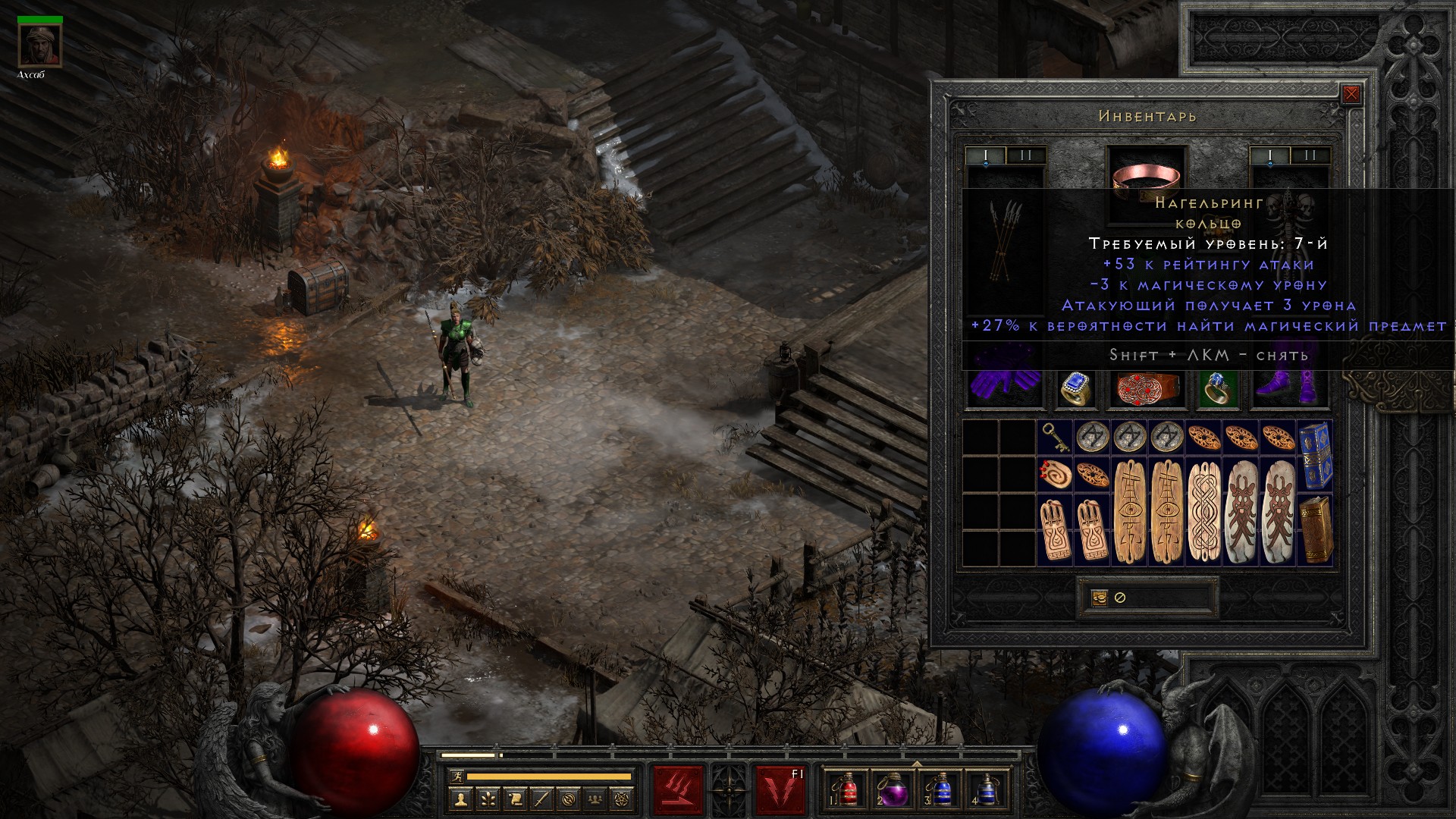Open the character sheet from the mini panel
This screenshot has height=819, width=1456.
[461, 799]
